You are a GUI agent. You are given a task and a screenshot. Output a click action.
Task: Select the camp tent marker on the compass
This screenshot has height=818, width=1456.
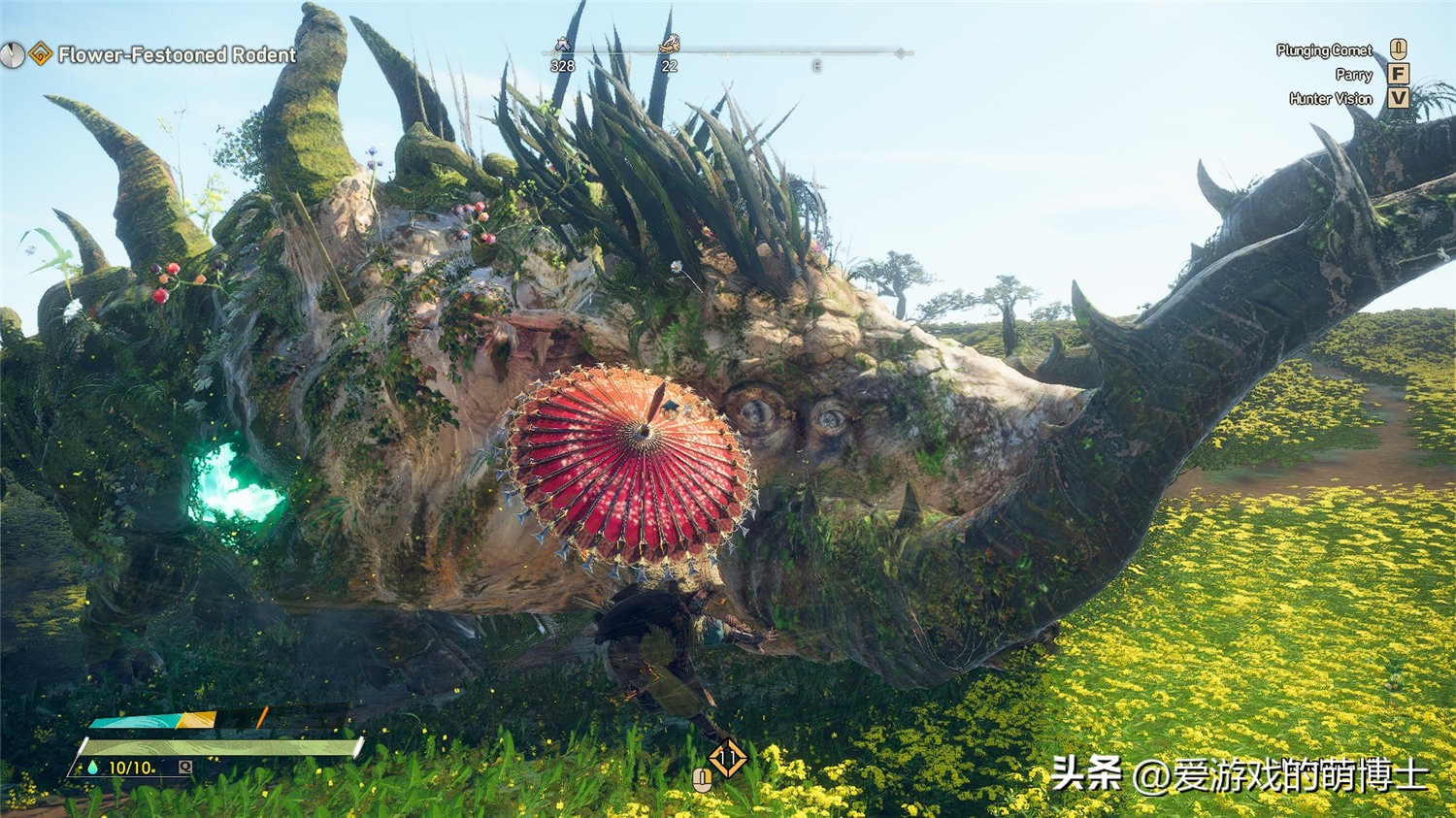point(562,45)
